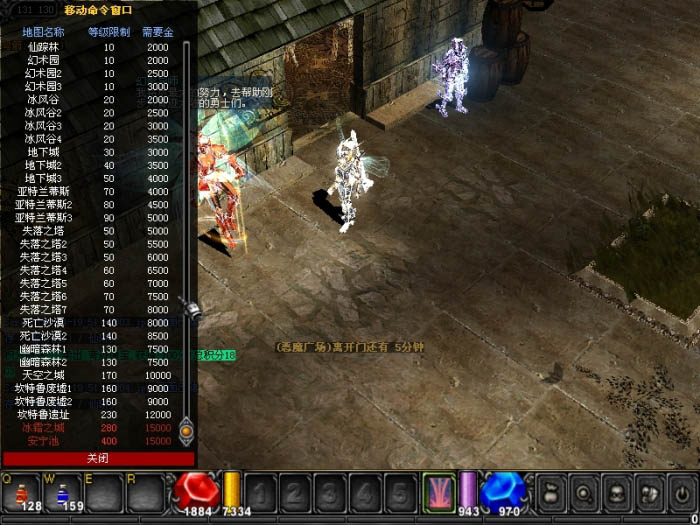
Task: Click the red 安宁池 entry
Action: (44, 440)
